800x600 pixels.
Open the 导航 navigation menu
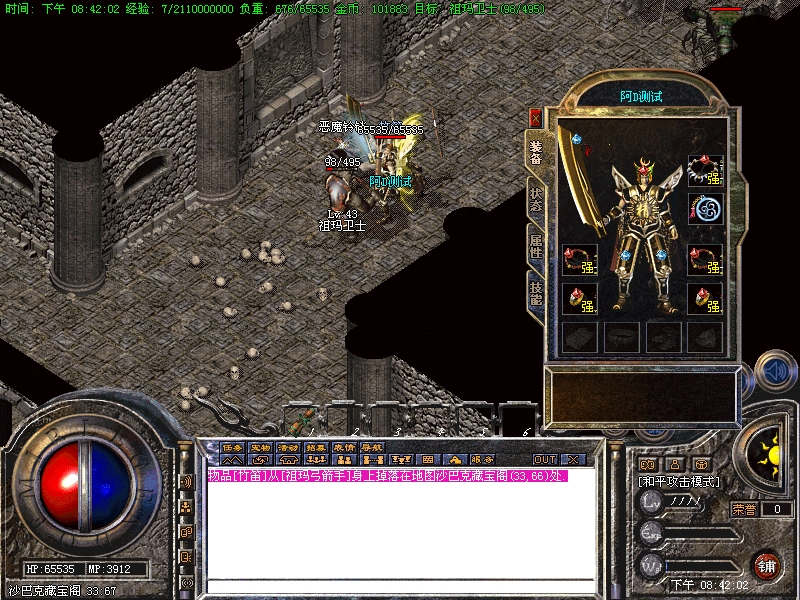point(373,447)
